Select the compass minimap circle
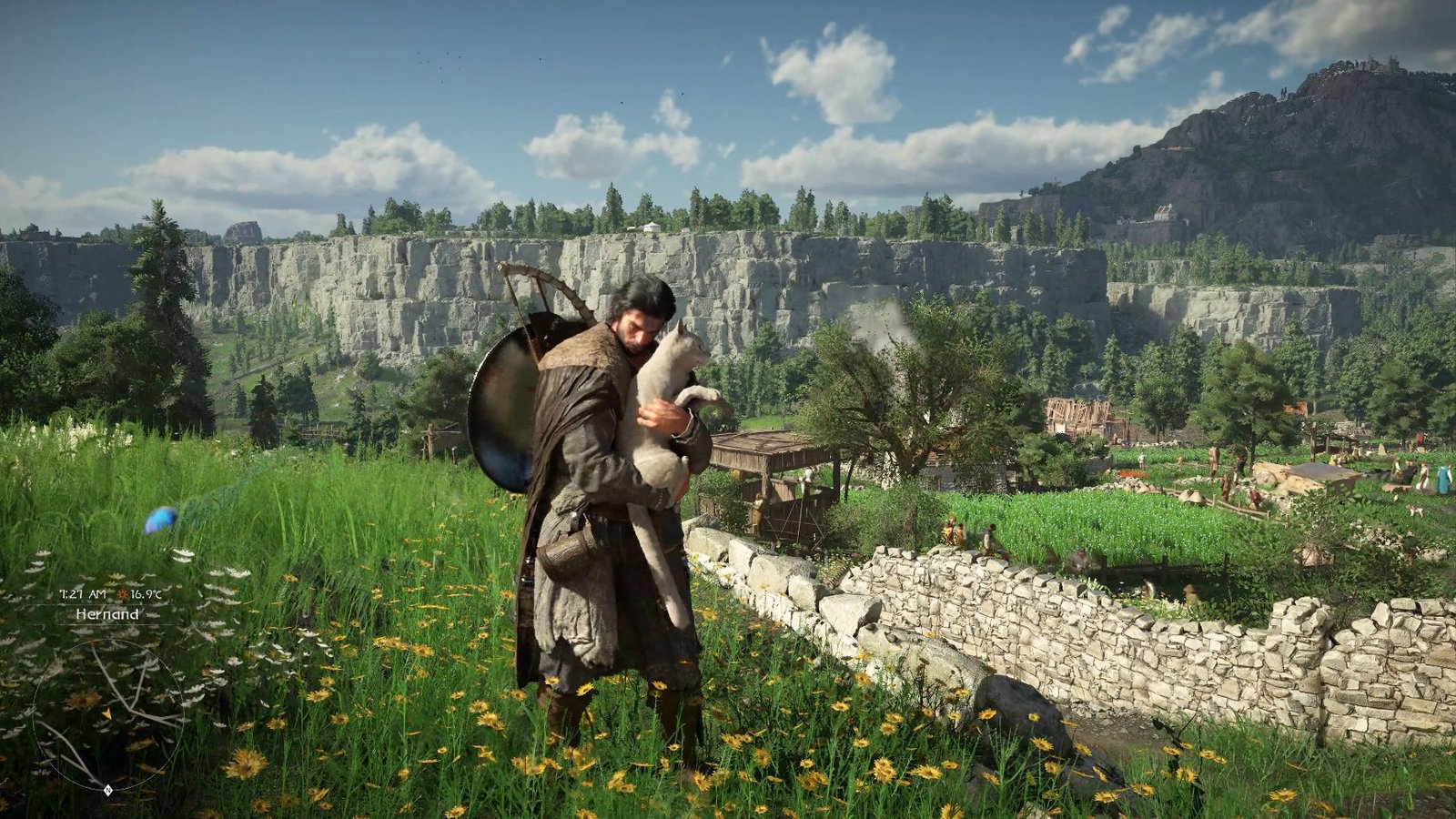 point(110,714)
